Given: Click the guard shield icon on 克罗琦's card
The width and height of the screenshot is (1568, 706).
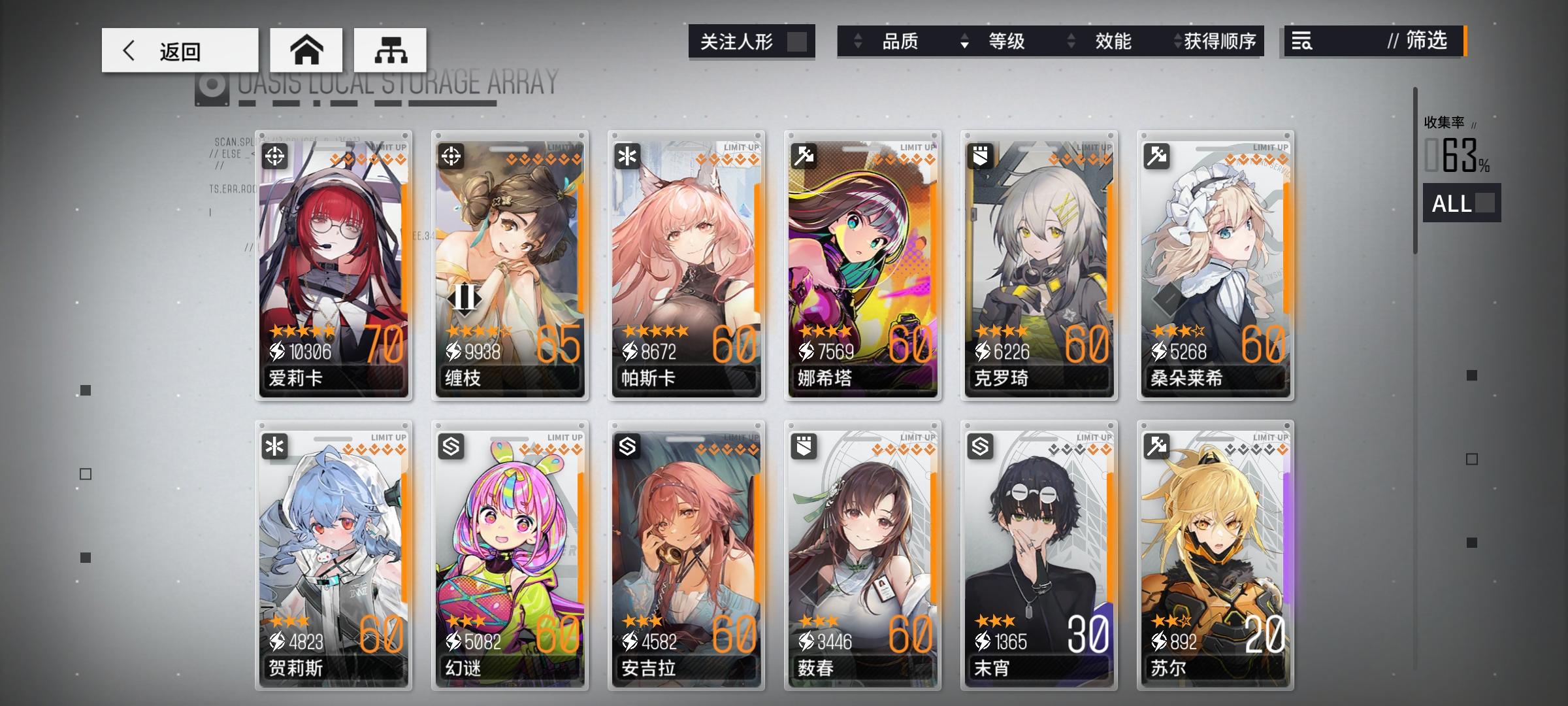Looking at the screenshot, I should pos(982,155).
